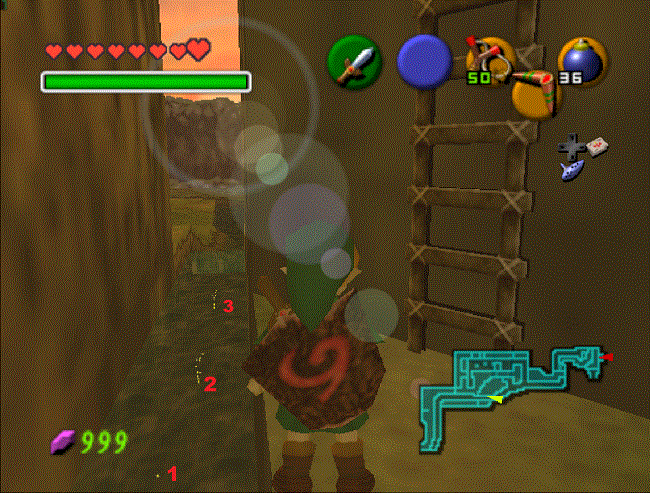Click the D-pad cross icon
Image resolution: width=650 pixels, height=493 pixels.
click(572, 150)
